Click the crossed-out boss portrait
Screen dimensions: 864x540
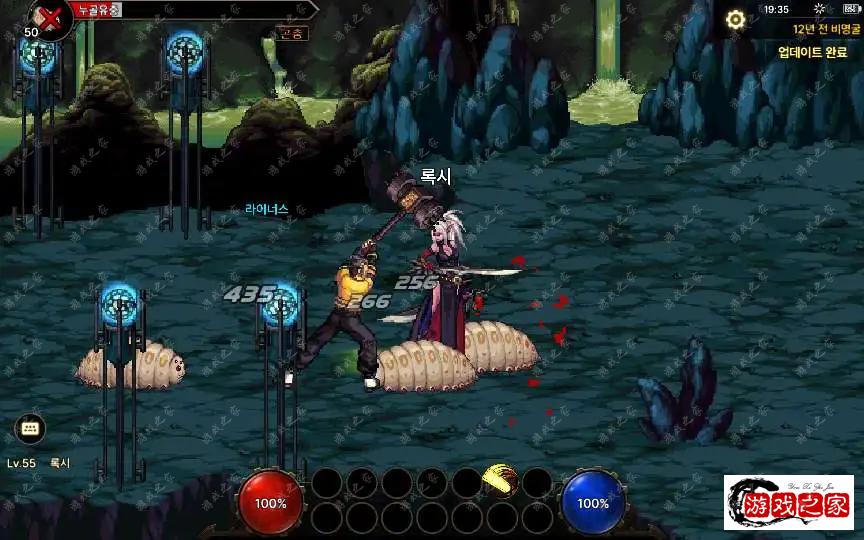point(47,16)
